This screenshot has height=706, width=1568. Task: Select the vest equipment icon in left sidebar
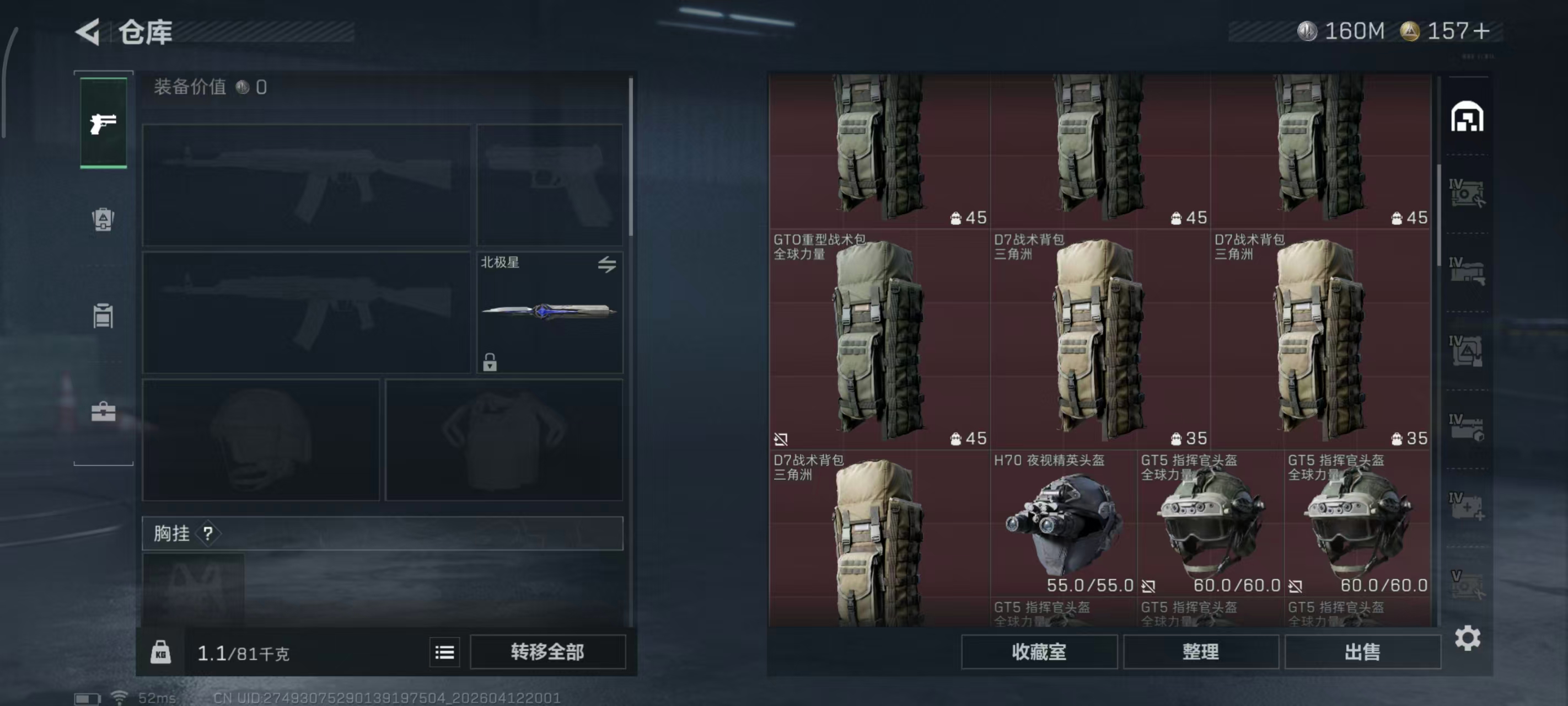[103, 315]
